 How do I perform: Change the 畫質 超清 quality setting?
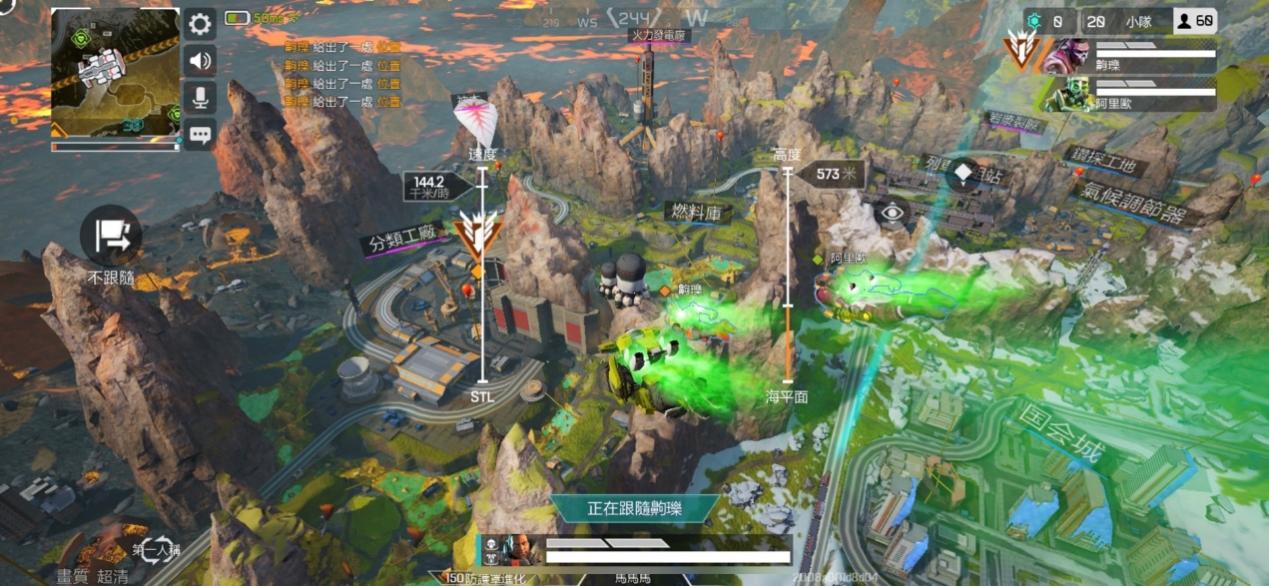[92, 576]
